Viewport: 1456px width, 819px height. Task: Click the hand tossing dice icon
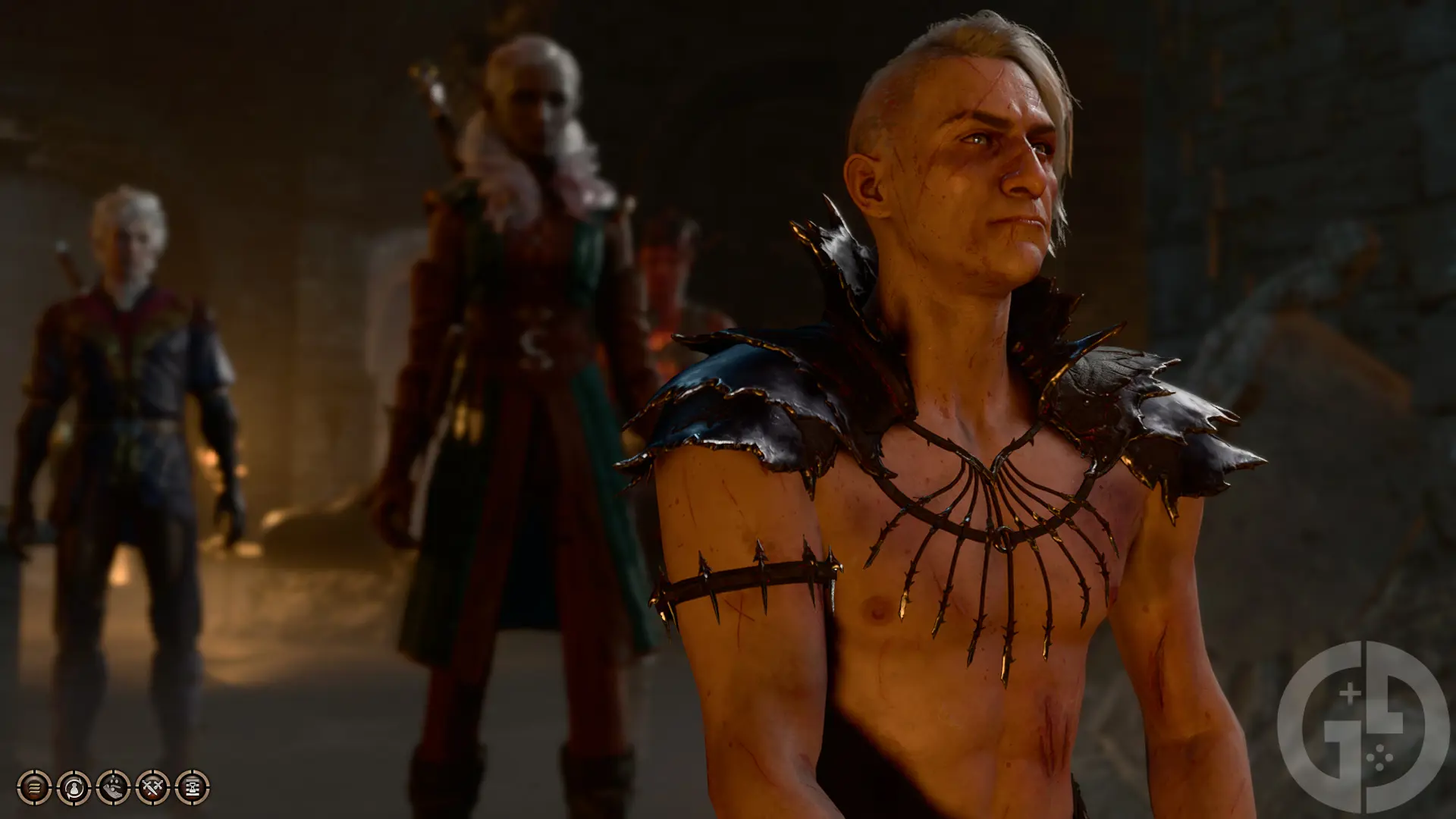[x=112, y=788]
